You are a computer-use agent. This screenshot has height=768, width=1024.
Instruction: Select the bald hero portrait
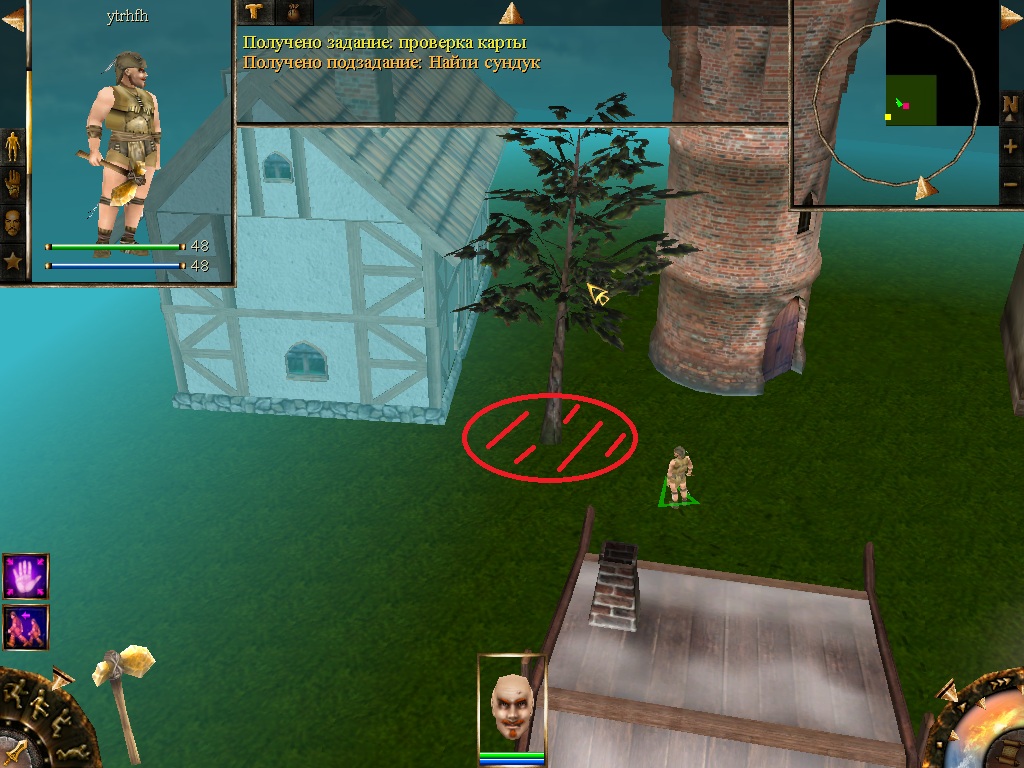[511, 704]
